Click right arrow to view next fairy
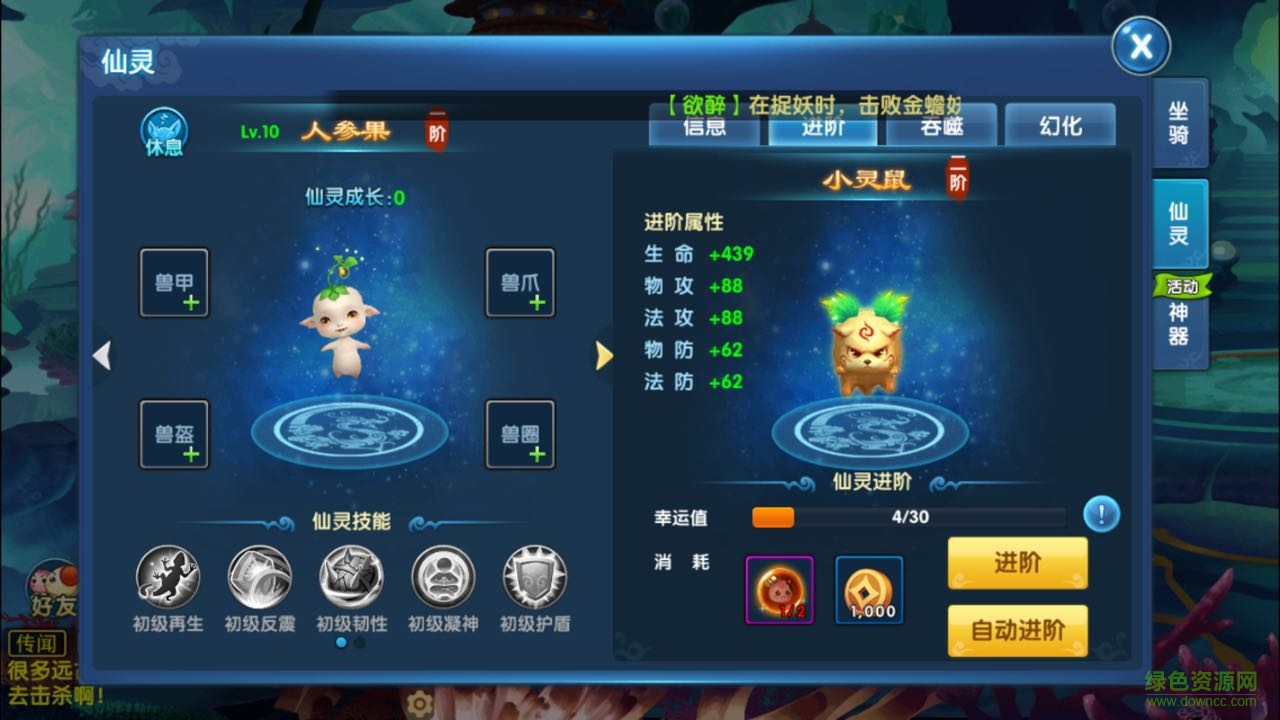 point(604,356)
